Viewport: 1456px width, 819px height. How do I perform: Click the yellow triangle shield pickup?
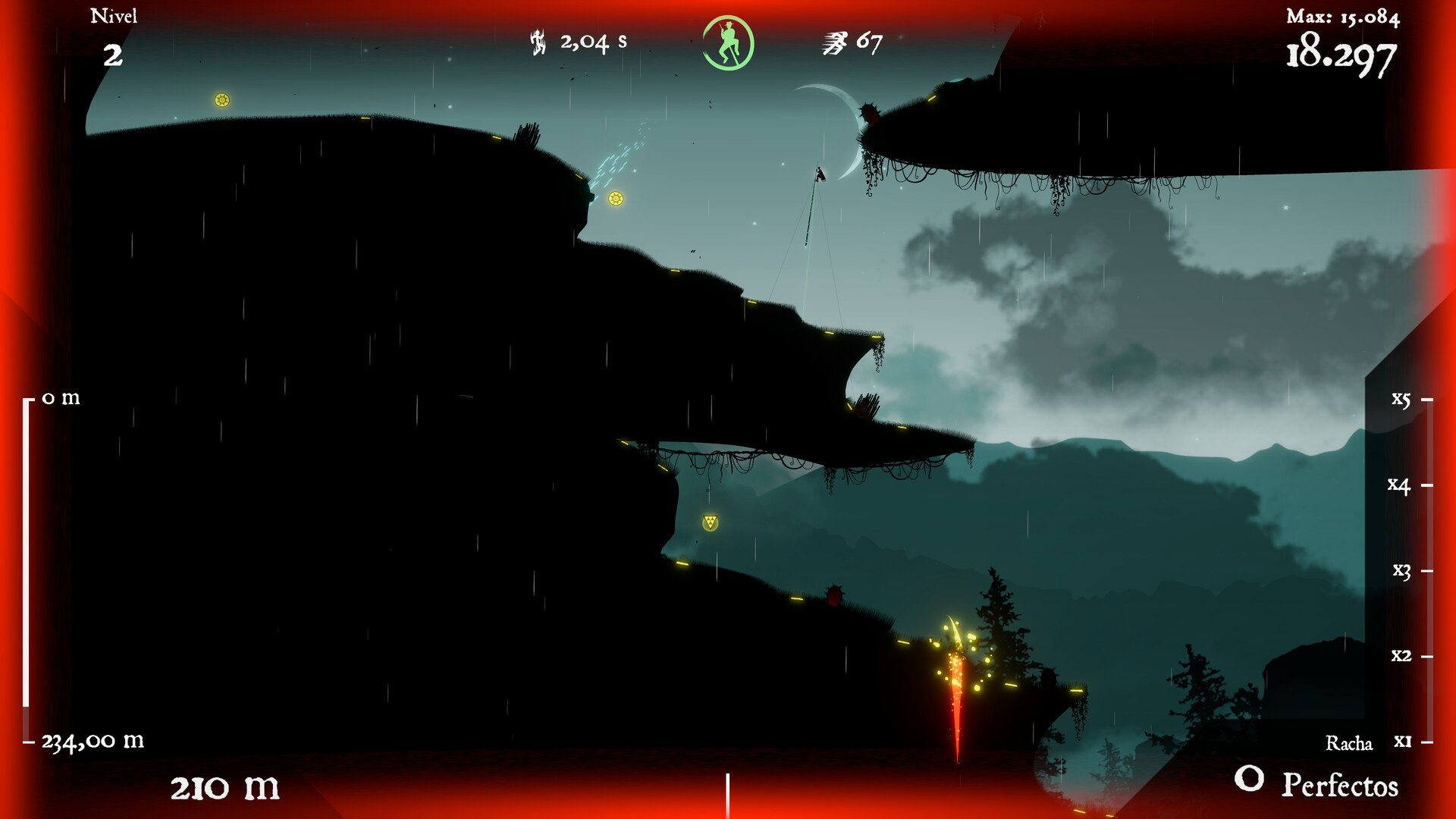click(x=711, y=521)
